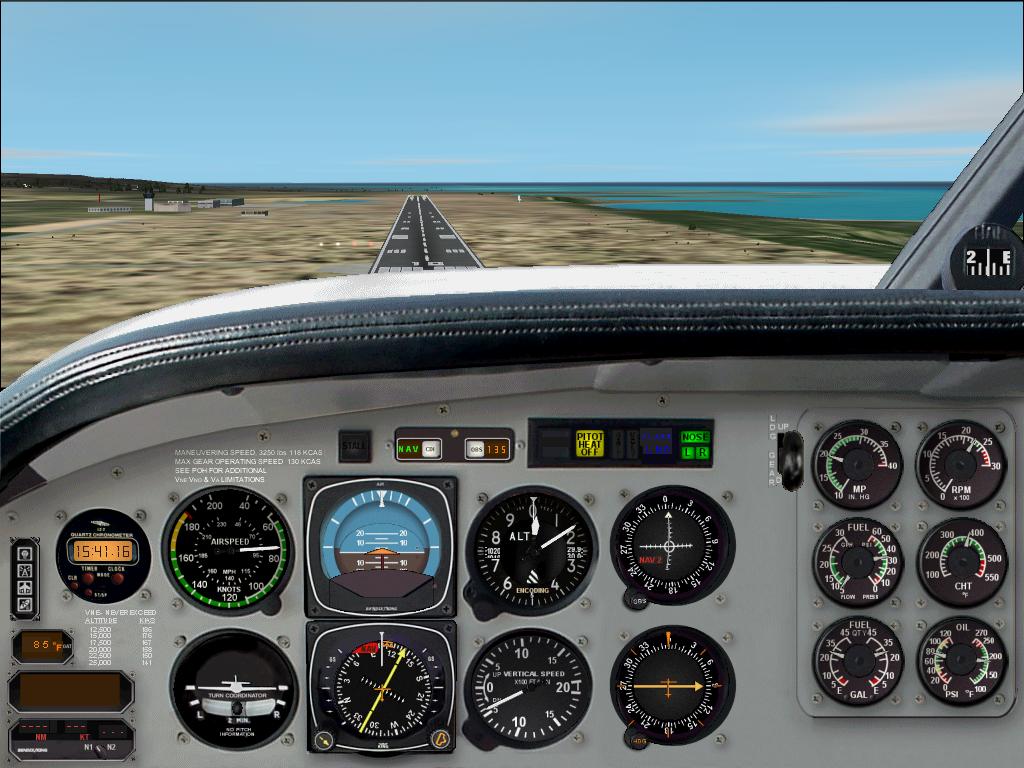Click the NOSE gear indicator light
Viewport: 1024px width, 768px height.
694,437
